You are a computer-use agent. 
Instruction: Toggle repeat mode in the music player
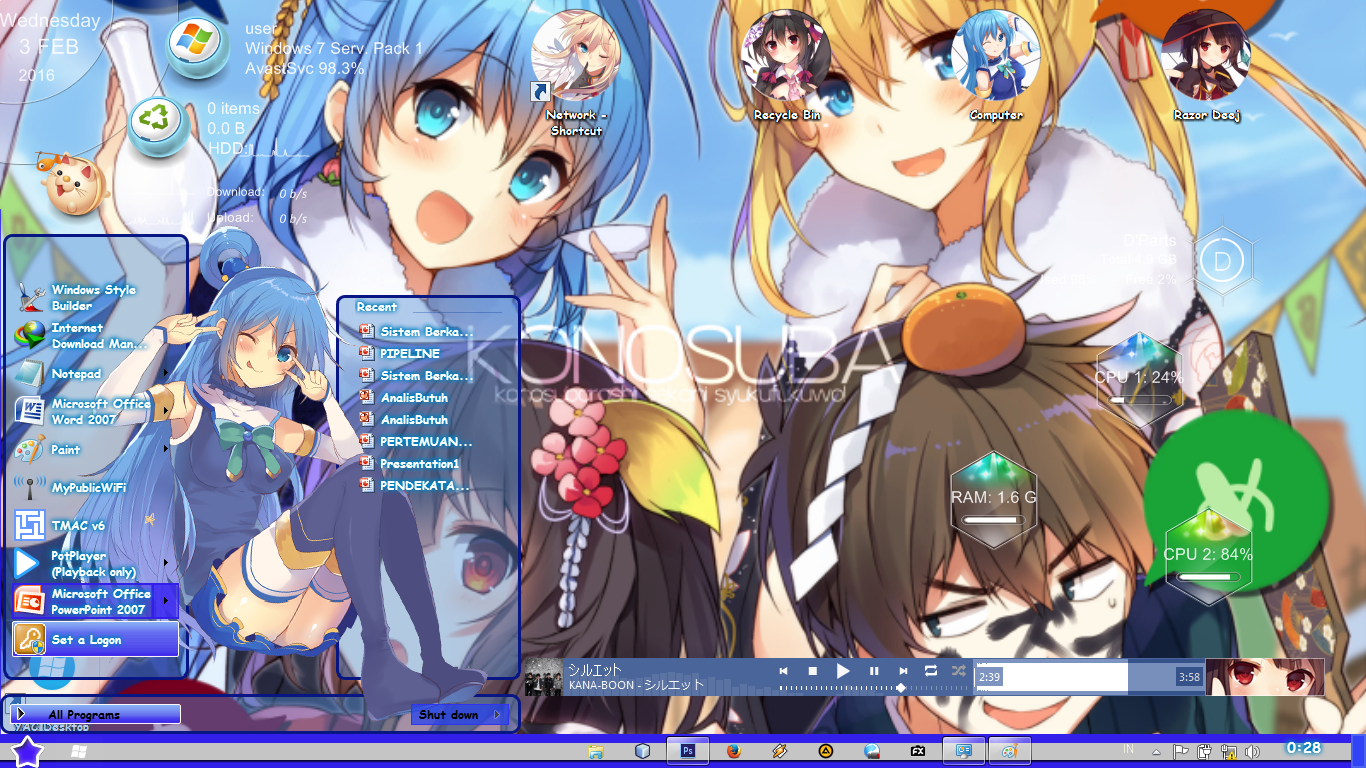(931, 671)
